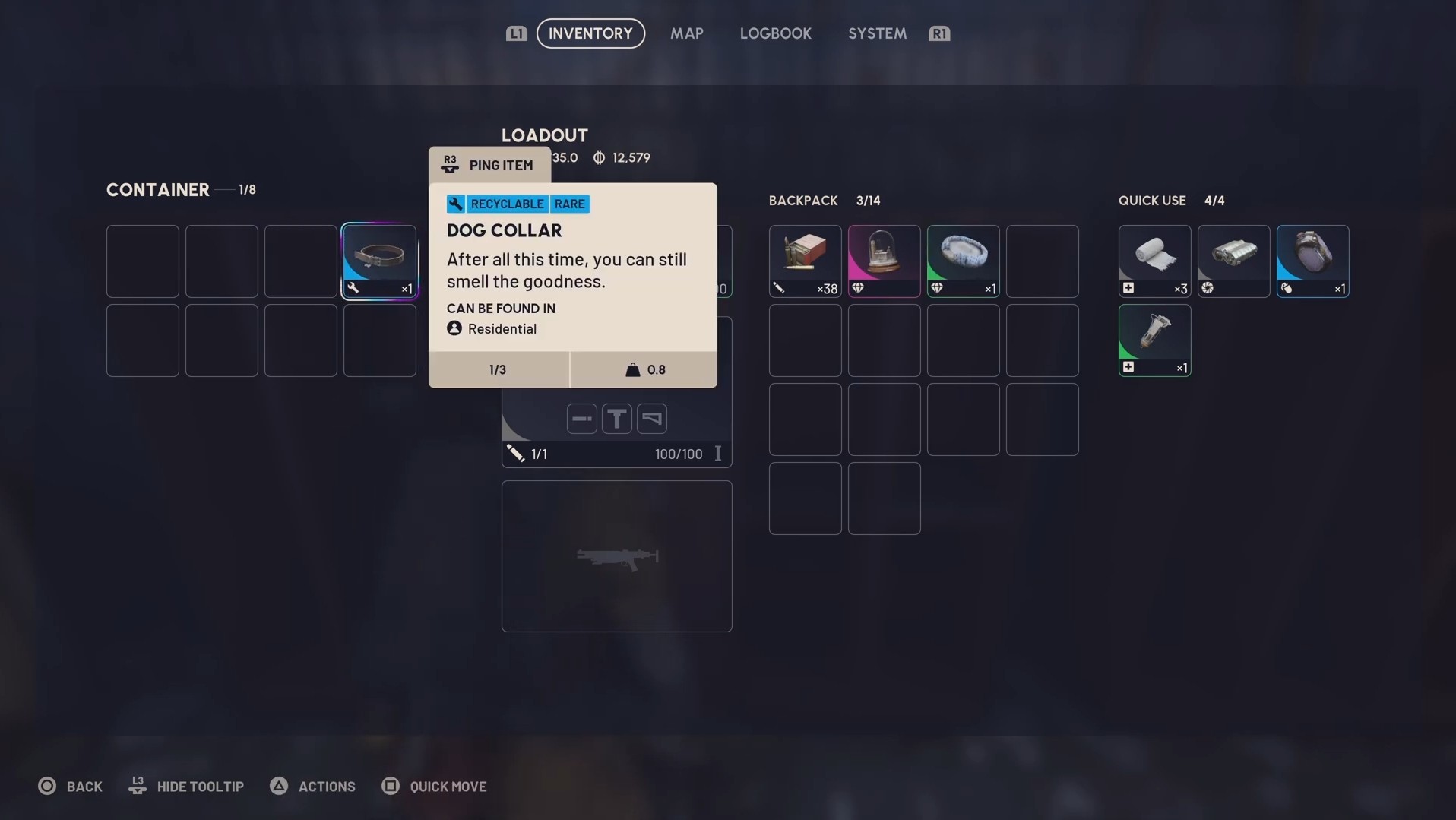Select the stock attachment slot icon
The width and height of the screenshot is (1456, 820).
coord(651,419)
